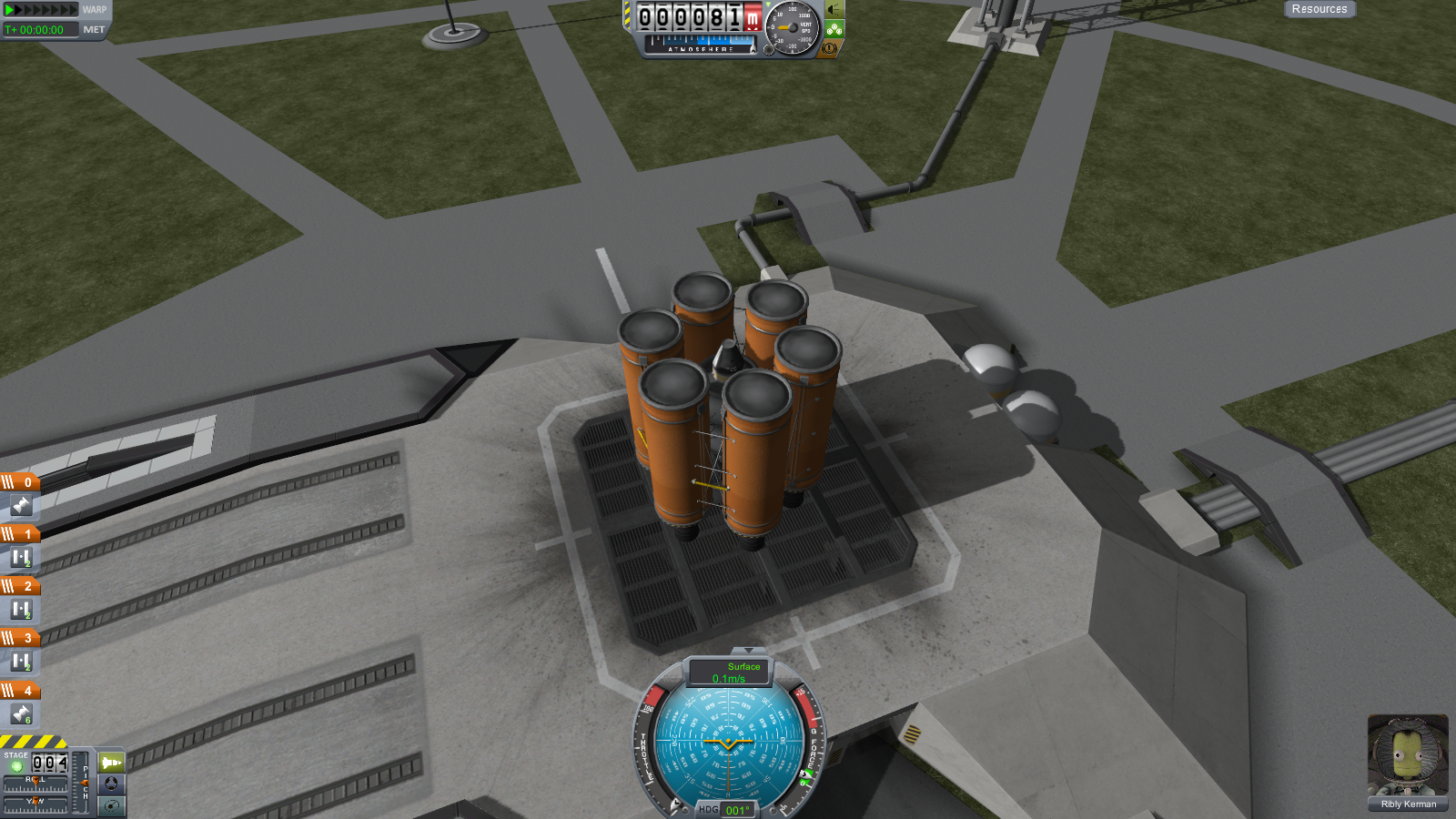Open the map view button

click(111, 805)
